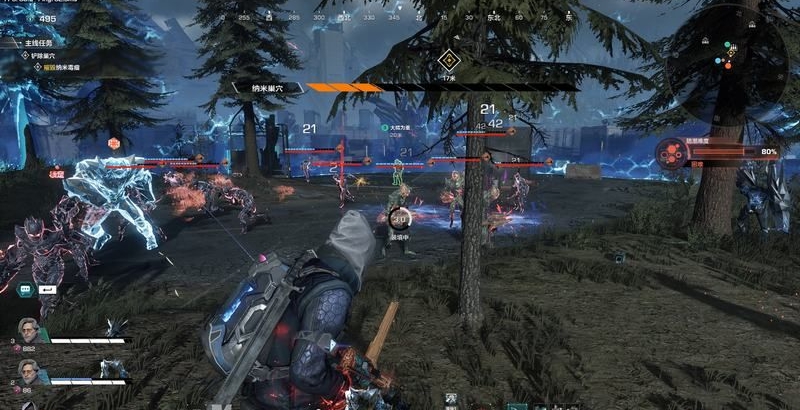800x410 pixels.
Task: Click the compass heading strip
Action: tap(400, 18)
